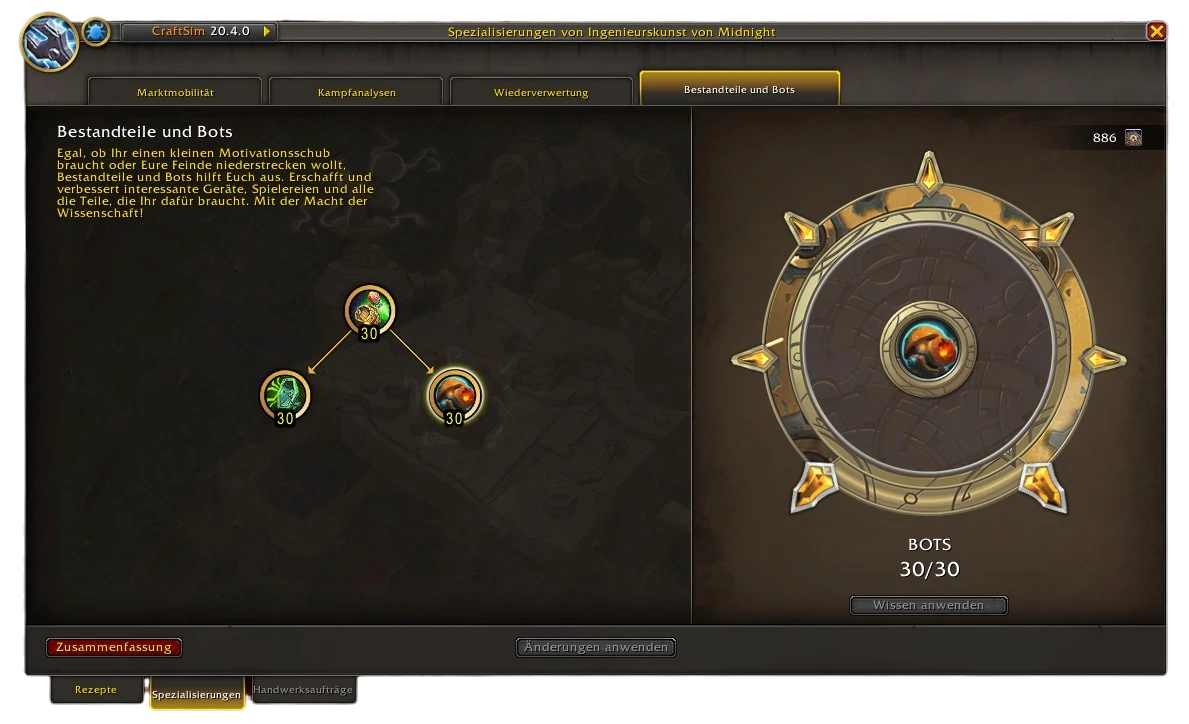Click the engineering profession portrait icon
The width and height of the screenshot is (1189, 724).
48,40
